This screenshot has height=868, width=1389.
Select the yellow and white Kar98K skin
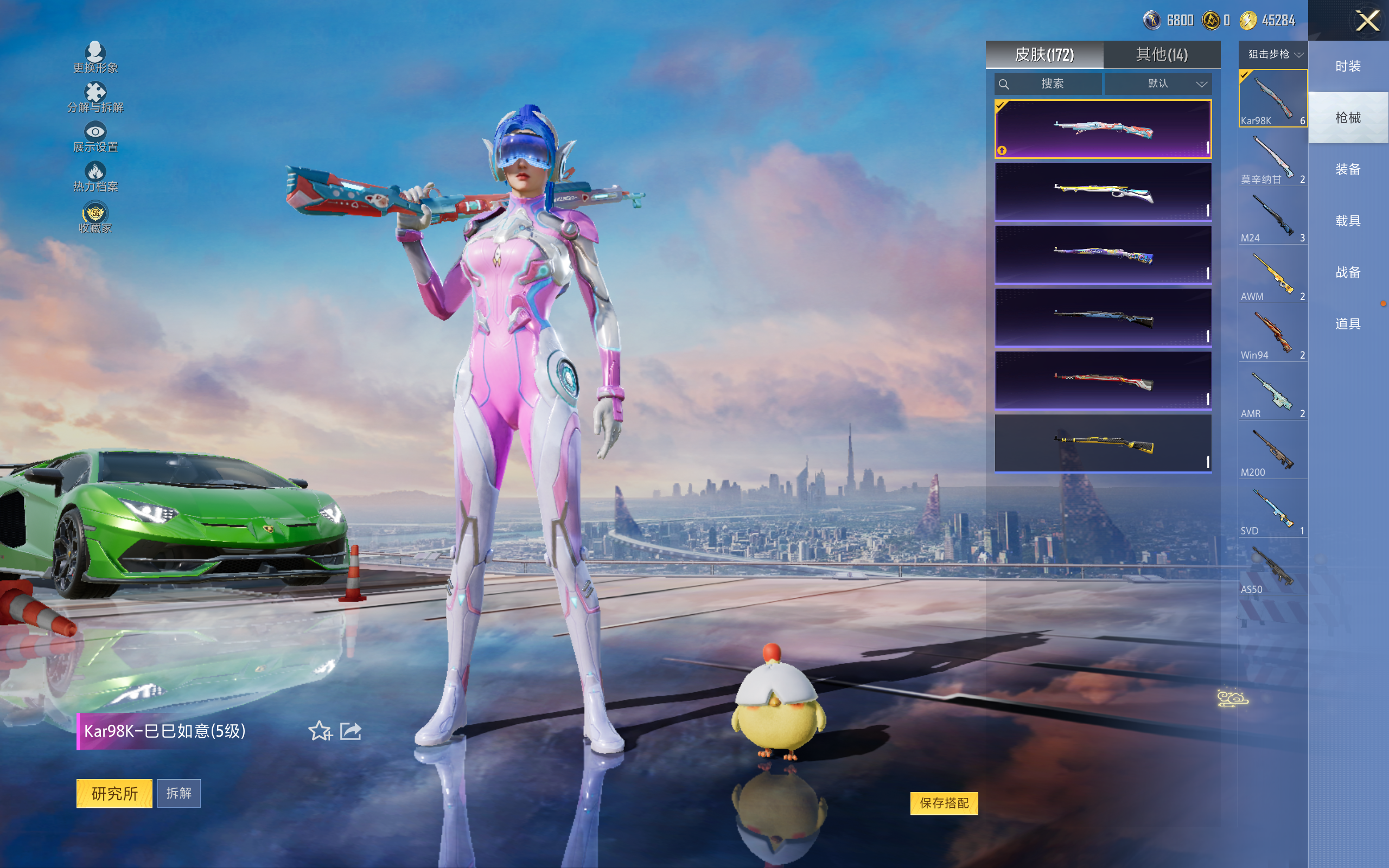coord(1103,192)
